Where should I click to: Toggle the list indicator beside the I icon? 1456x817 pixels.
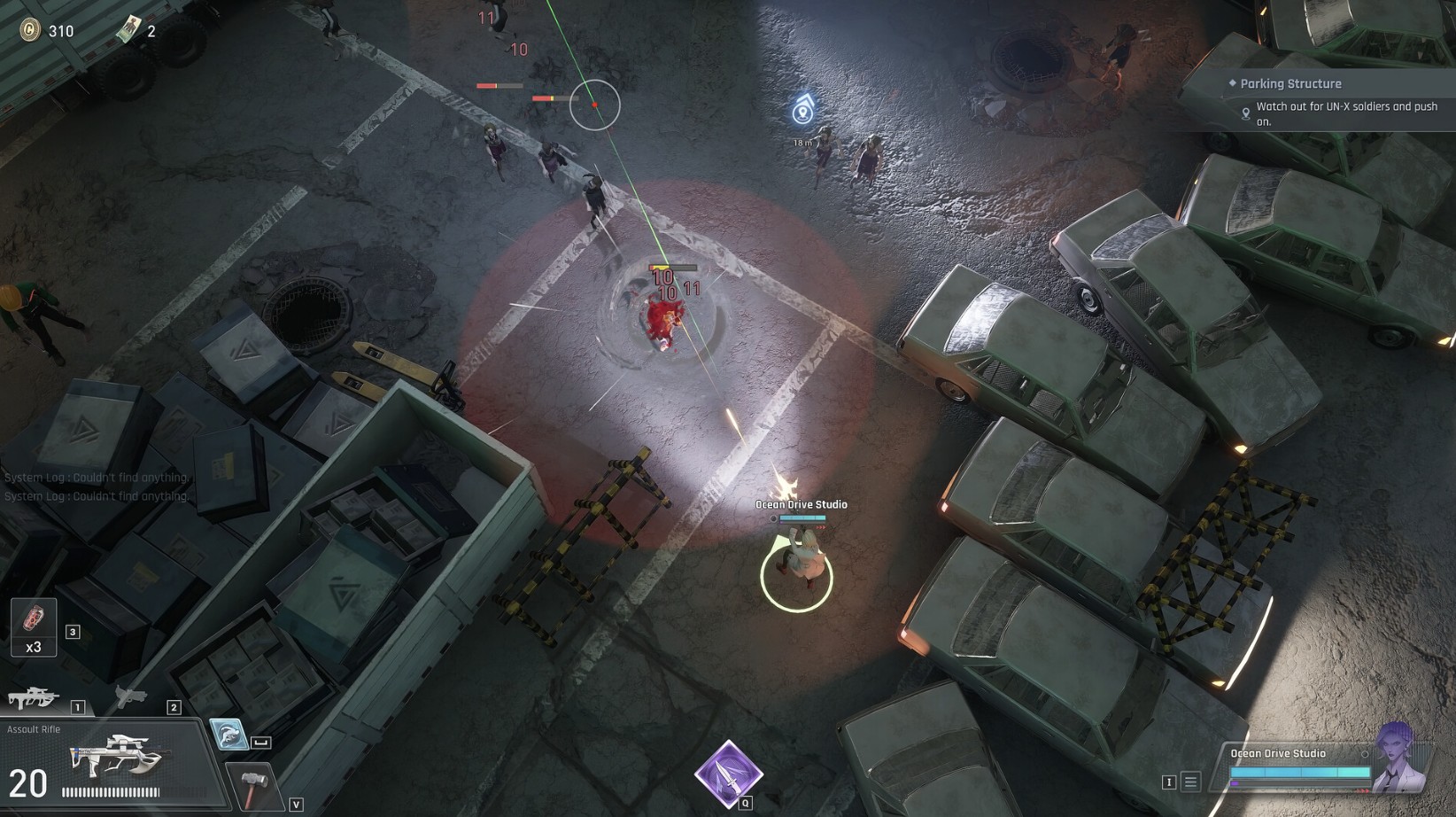point(1191,782)
